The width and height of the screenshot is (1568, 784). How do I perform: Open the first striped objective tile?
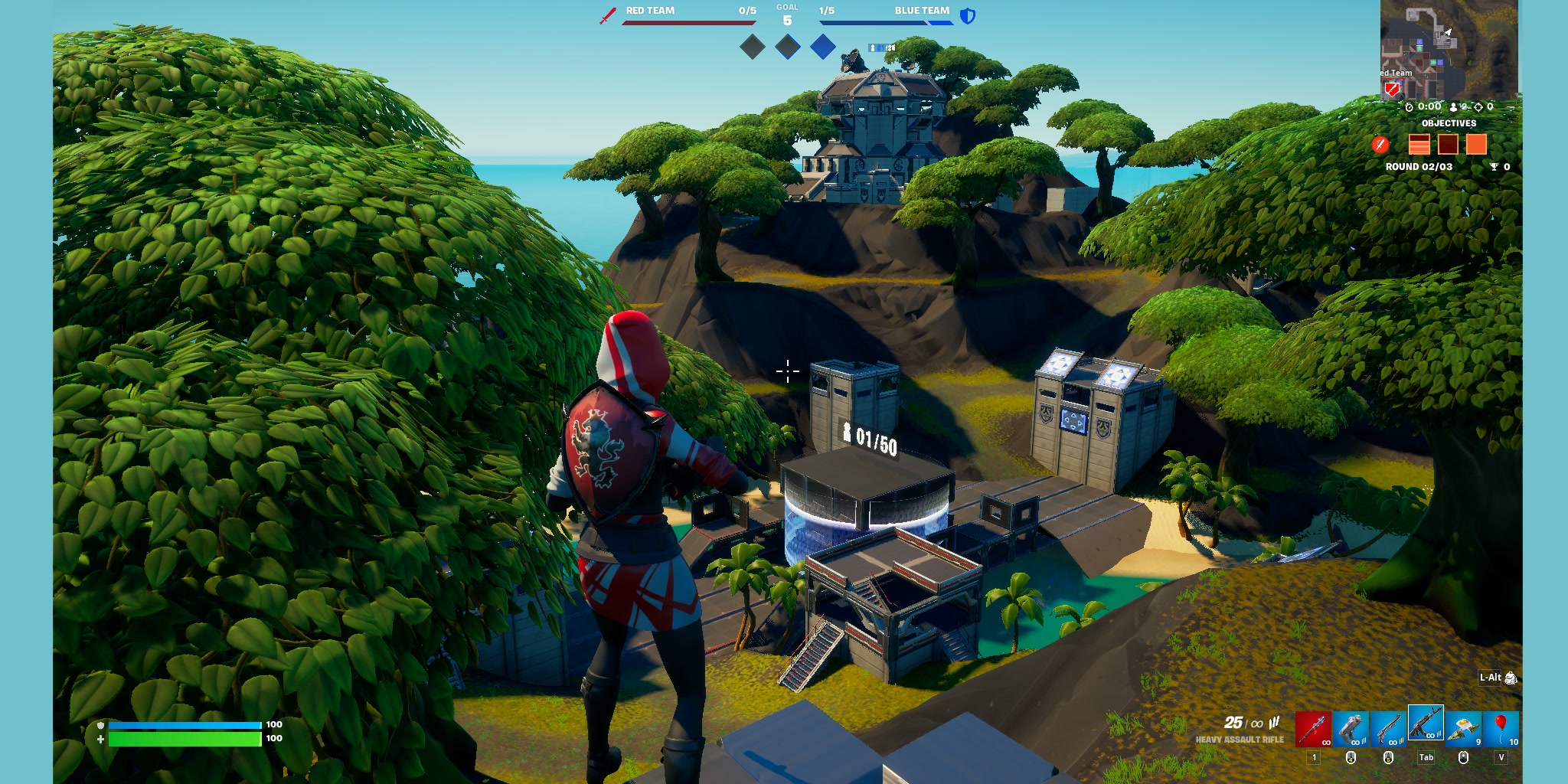[x=1419, y=145]
